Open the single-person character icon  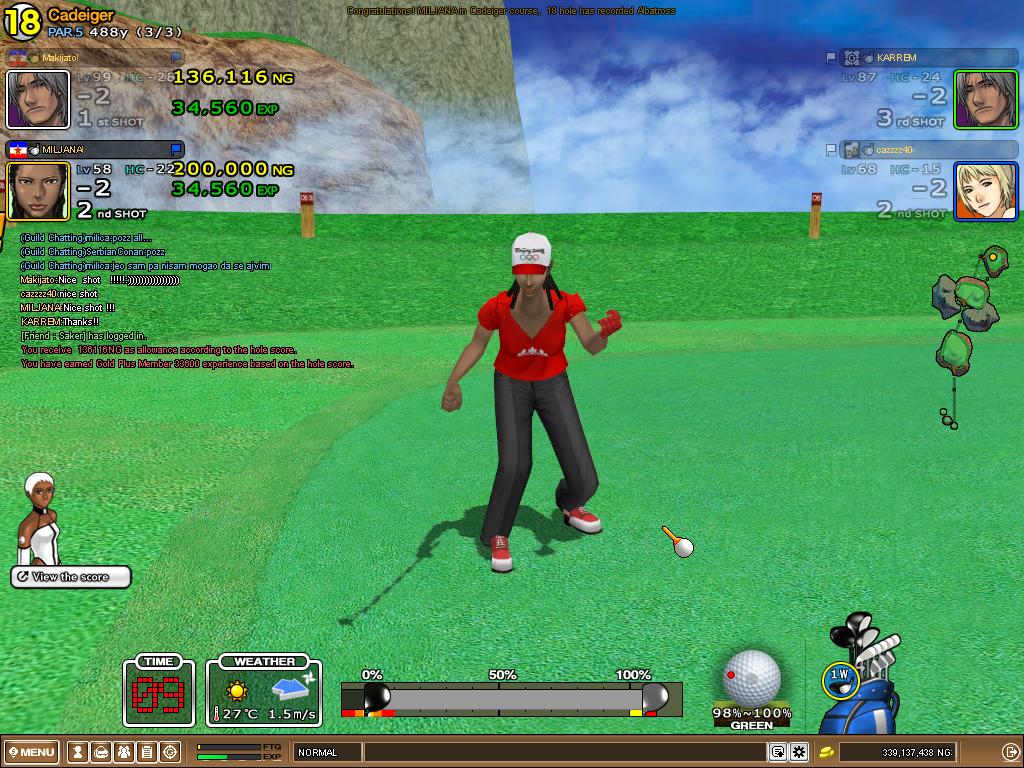pyautogui.click(x=77, y=752)
